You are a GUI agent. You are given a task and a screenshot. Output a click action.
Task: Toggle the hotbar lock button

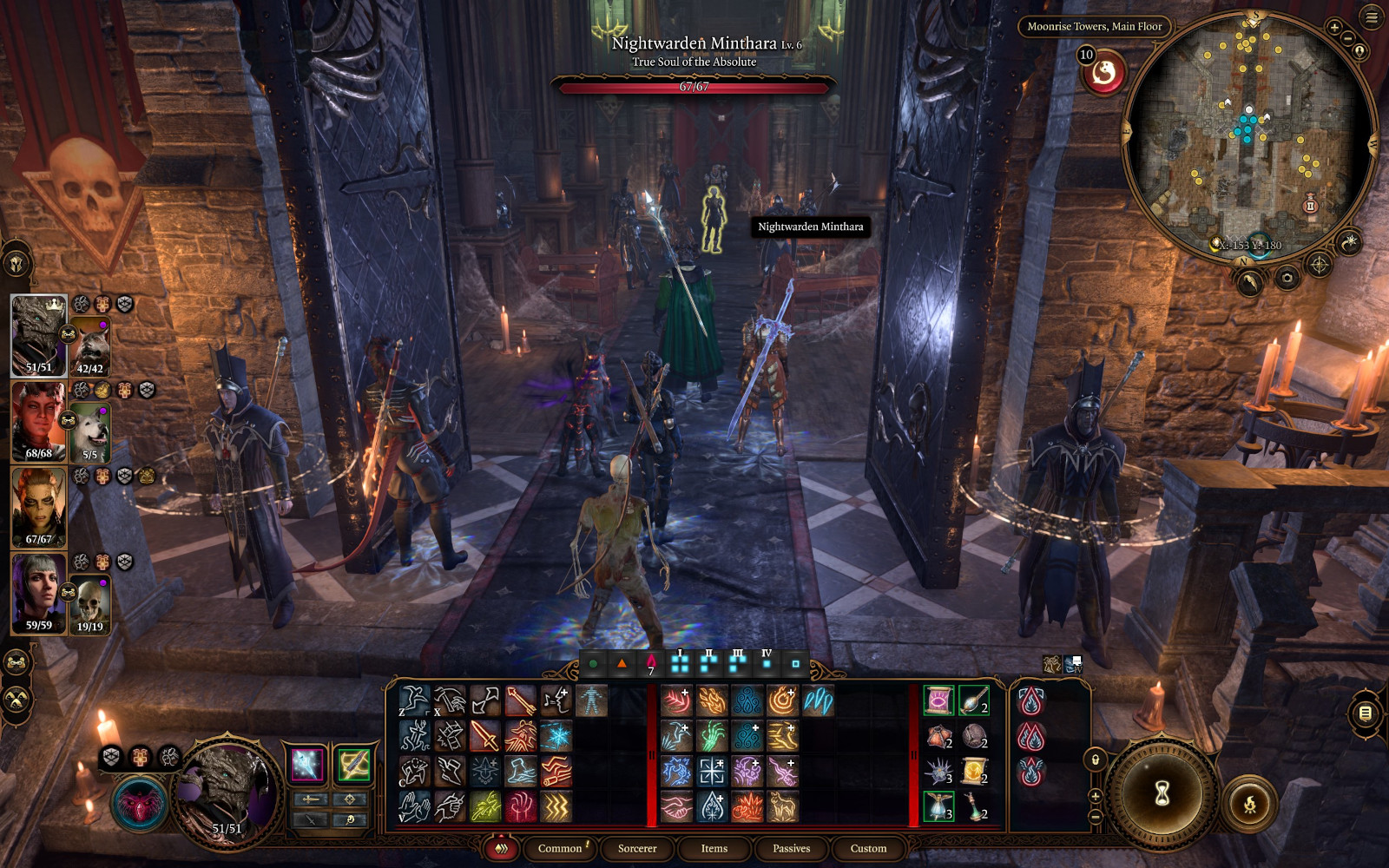[x=1096, y=760]
